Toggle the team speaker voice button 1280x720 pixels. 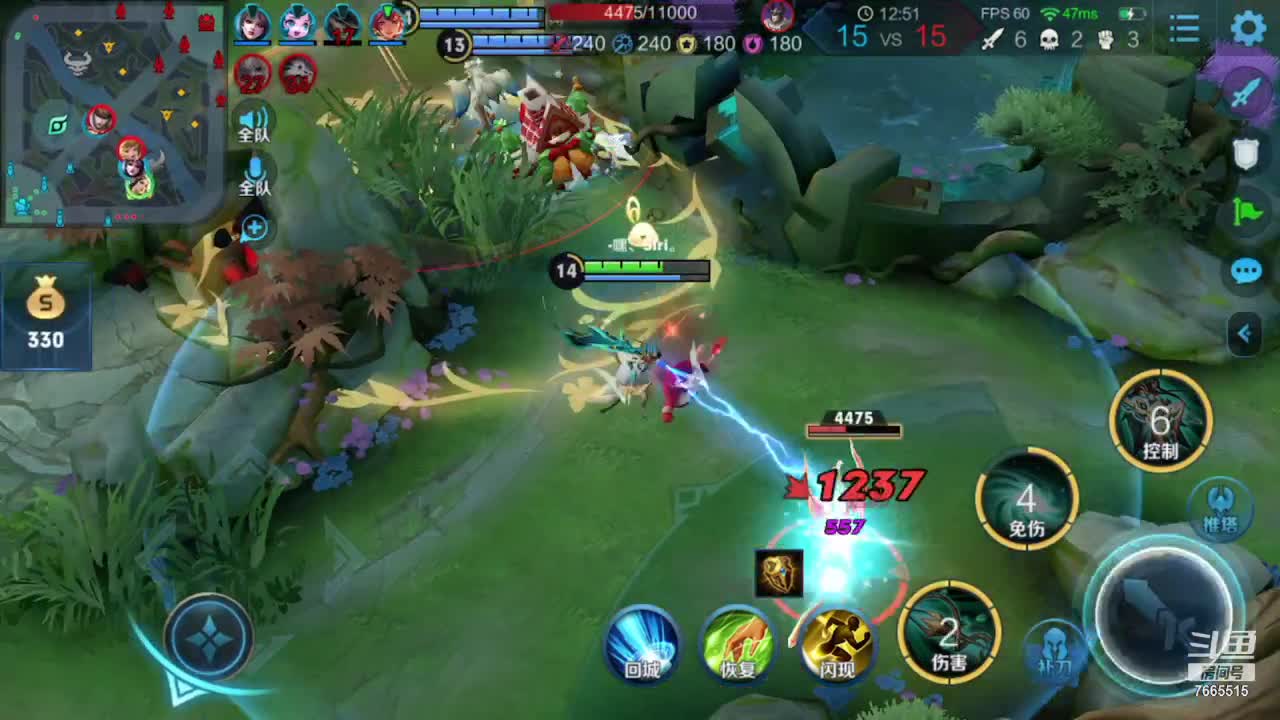[254, 122]
